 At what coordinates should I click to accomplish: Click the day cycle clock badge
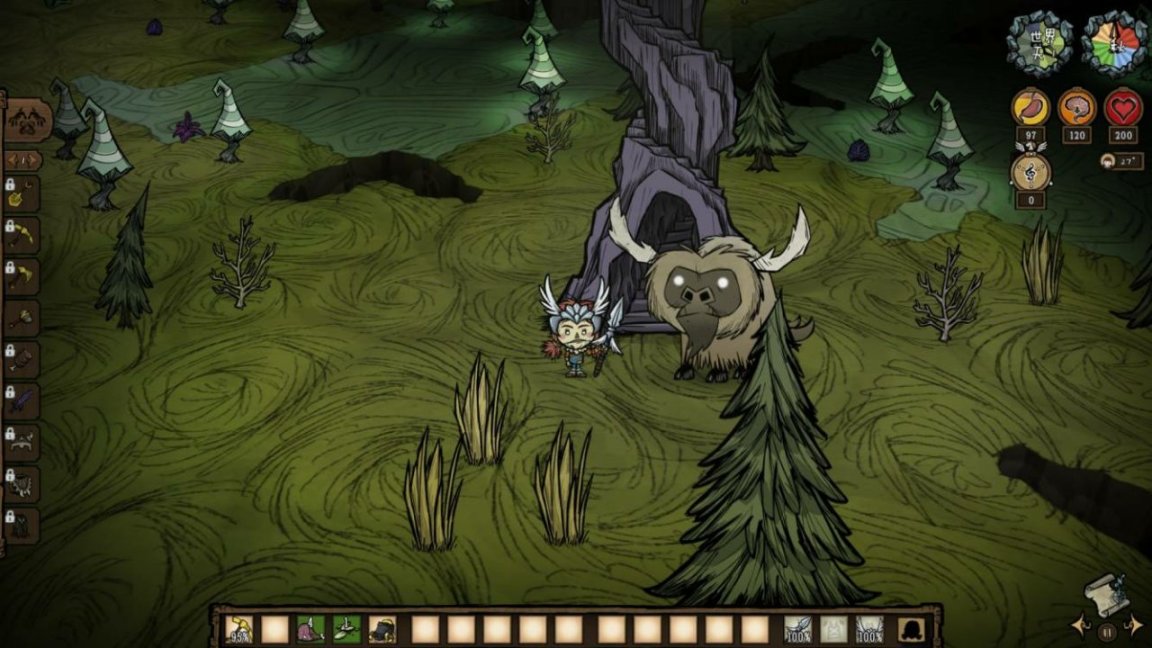click(1115, 42)
